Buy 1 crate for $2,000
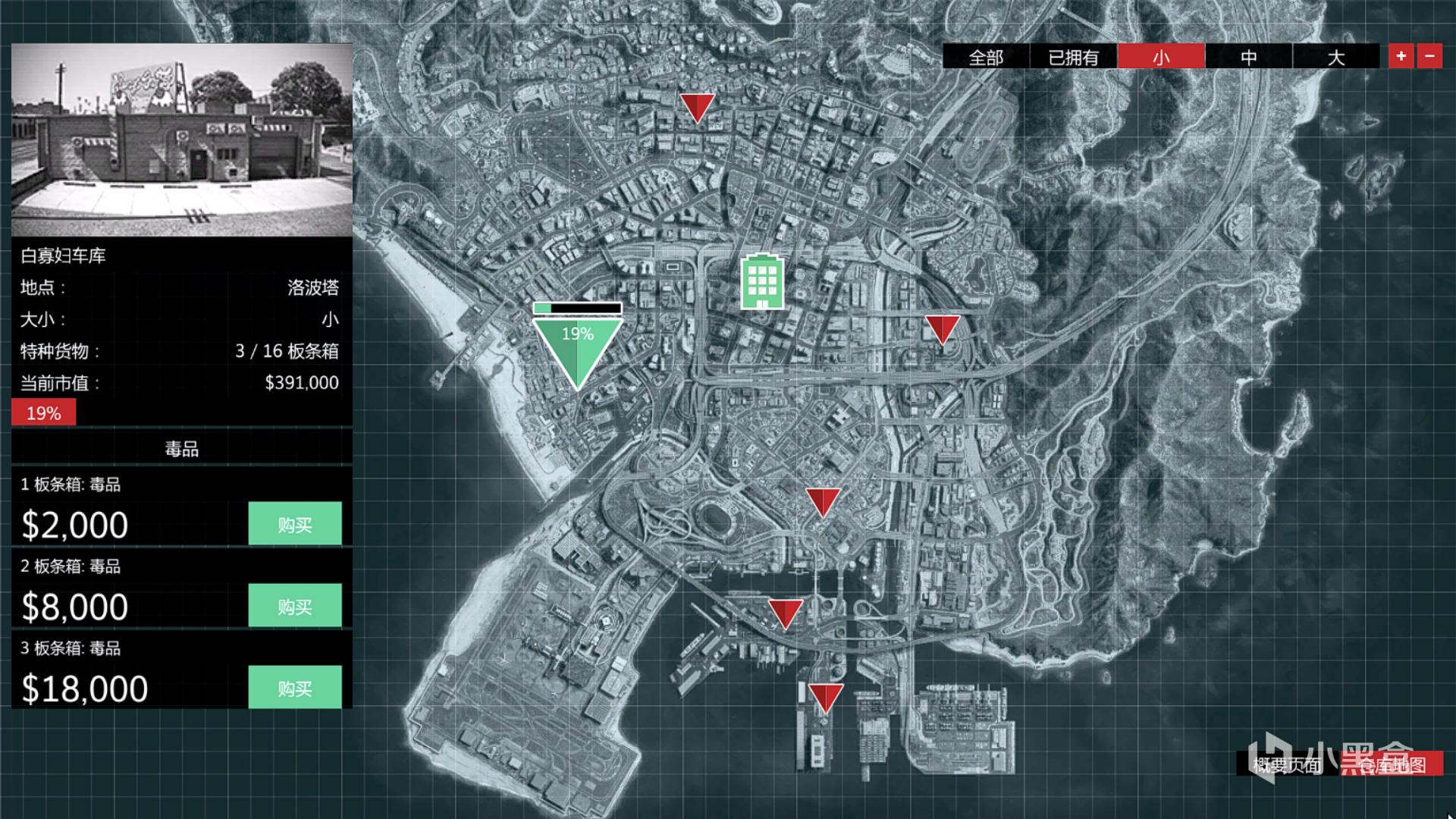Screen dimensions: 1456x819 [x=294, y=524]
